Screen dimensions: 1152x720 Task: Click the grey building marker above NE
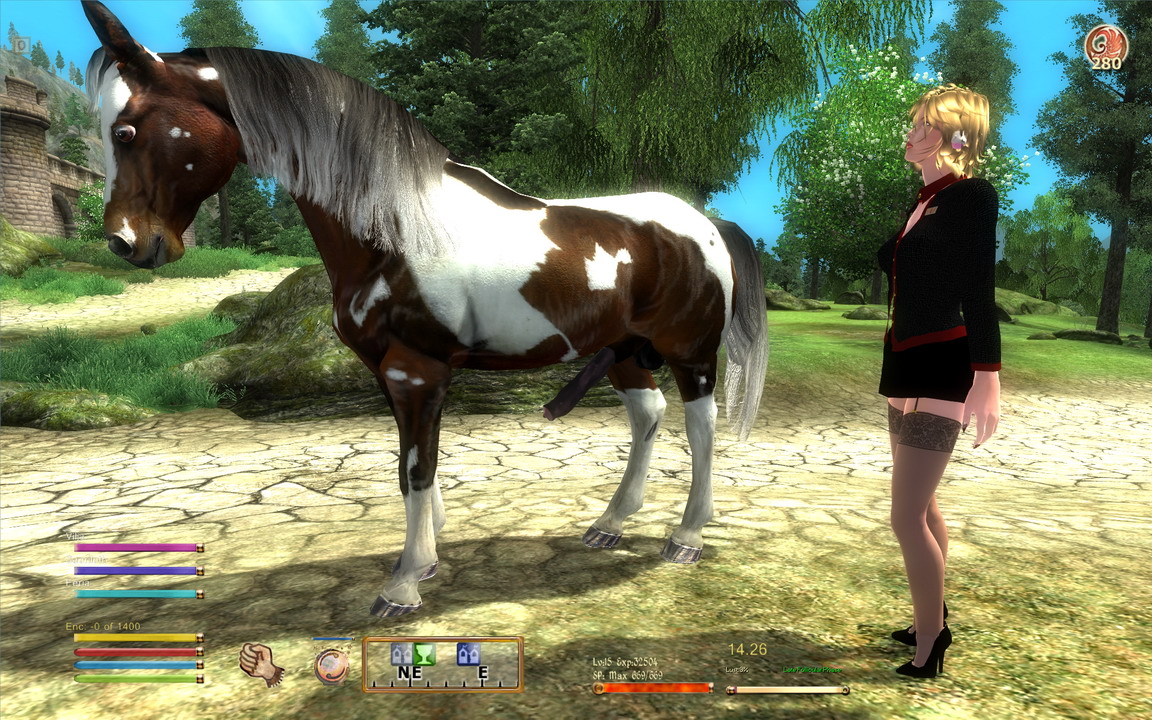pos(401,654)
